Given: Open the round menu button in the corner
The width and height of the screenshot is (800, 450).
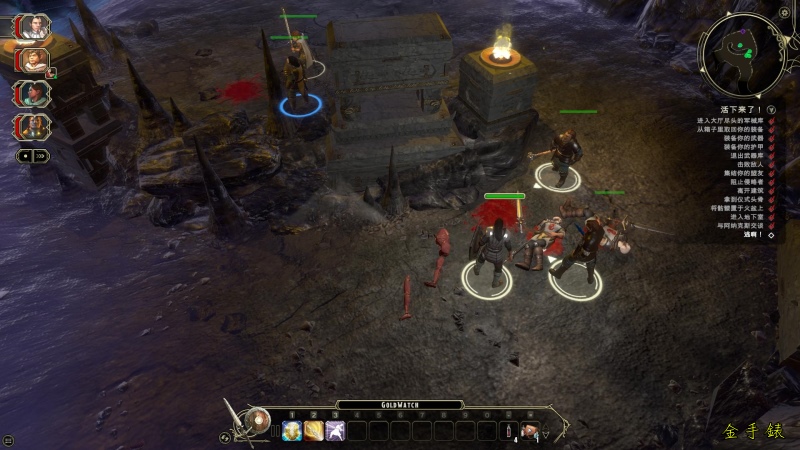Looking at the screenshot, I should pyautogui.click(x=8, y=440).
